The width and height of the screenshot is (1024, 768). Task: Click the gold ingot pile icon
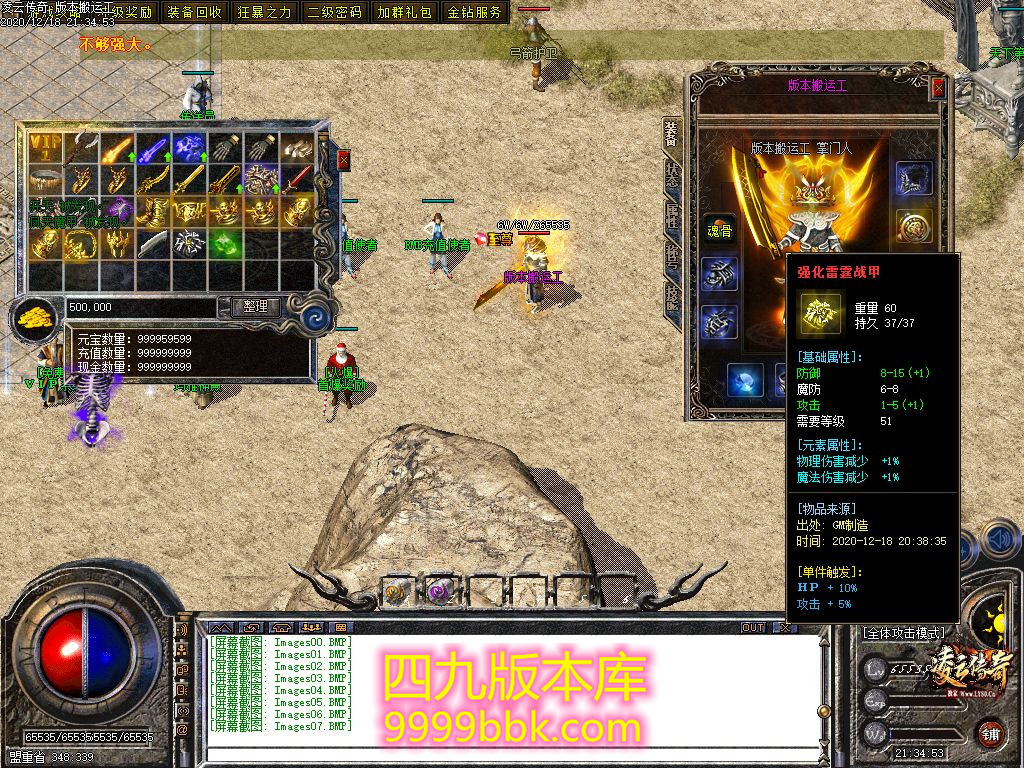pos(33,318)
